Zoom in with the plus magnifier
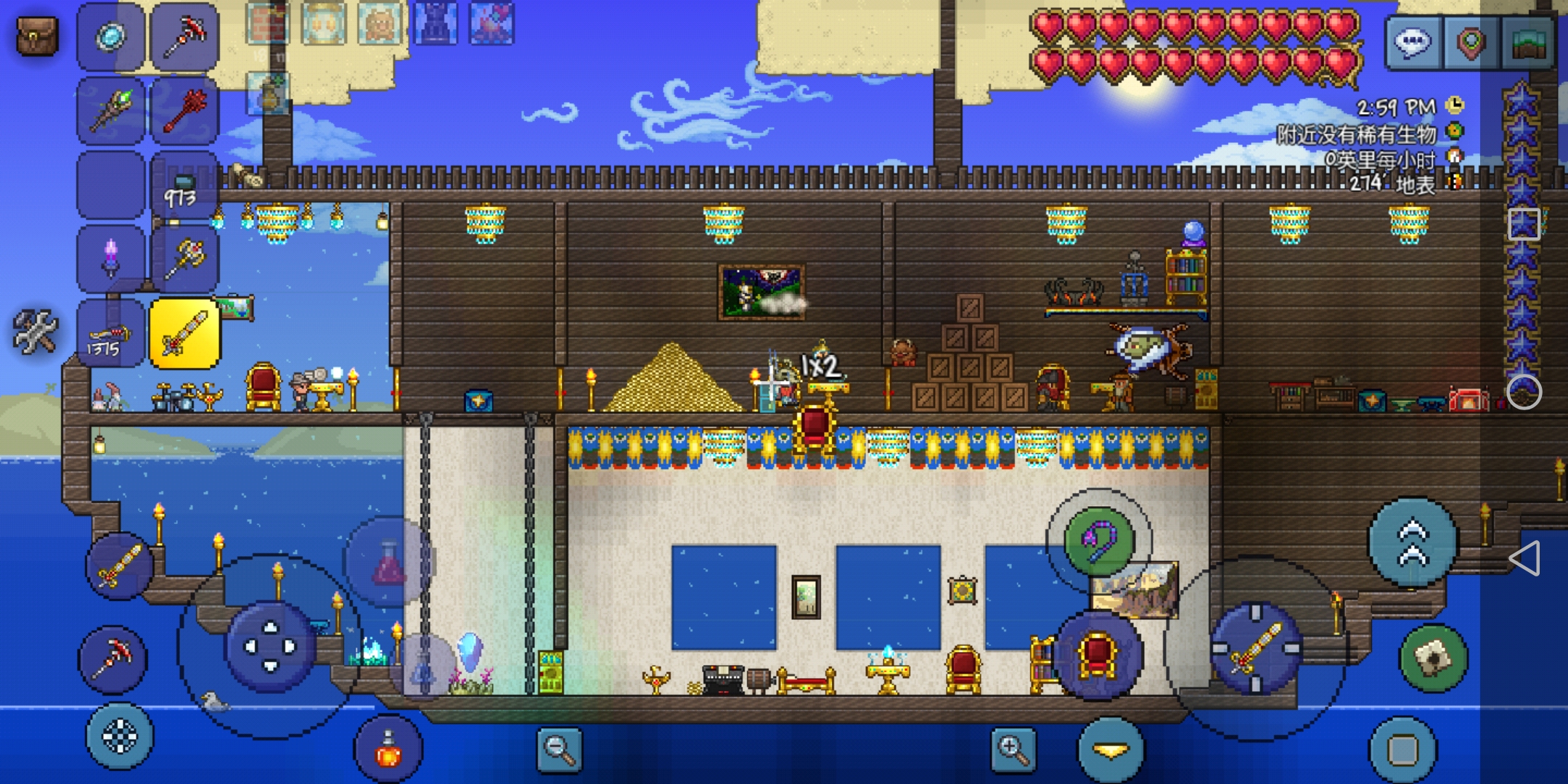This screenshot has width=1568, height=784. coord(1013,749)
